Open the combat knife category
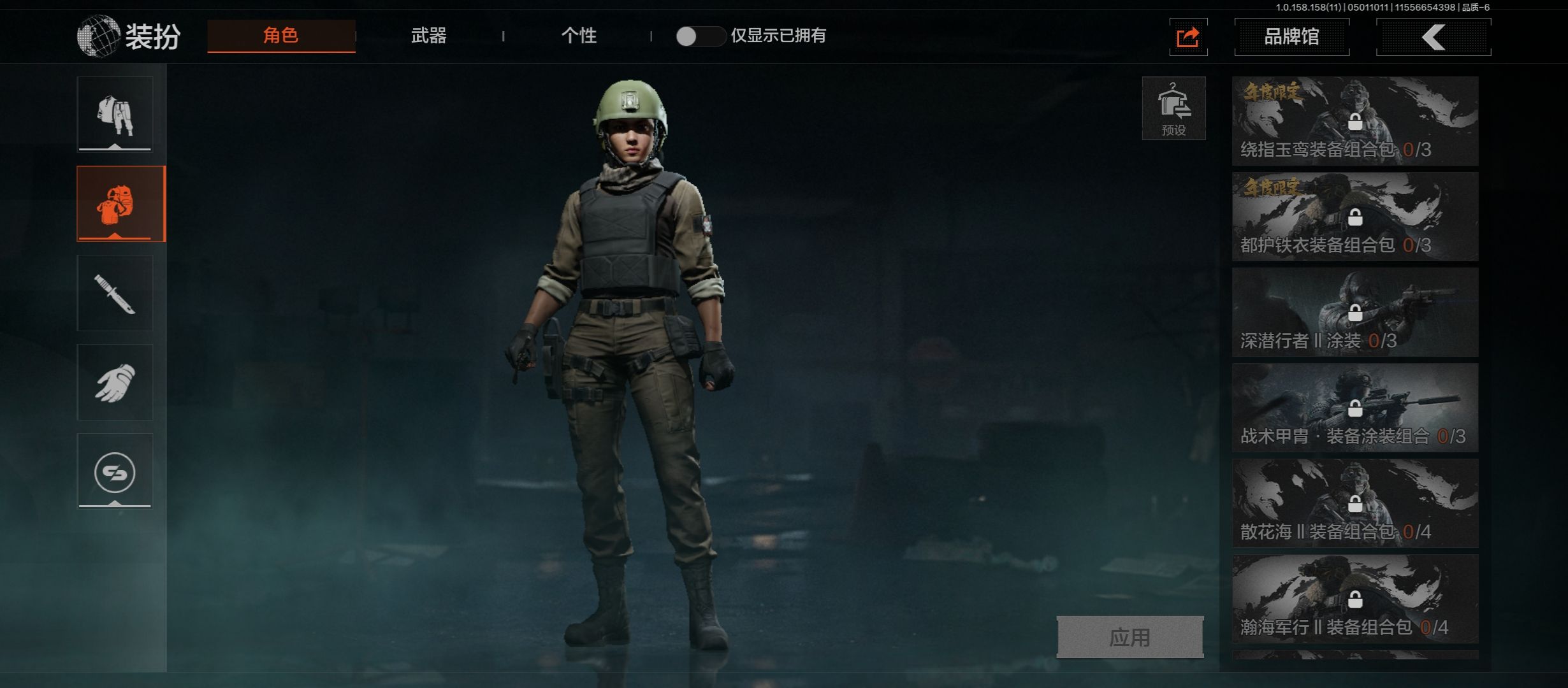1568x688 pixels. tap(115, 294)
